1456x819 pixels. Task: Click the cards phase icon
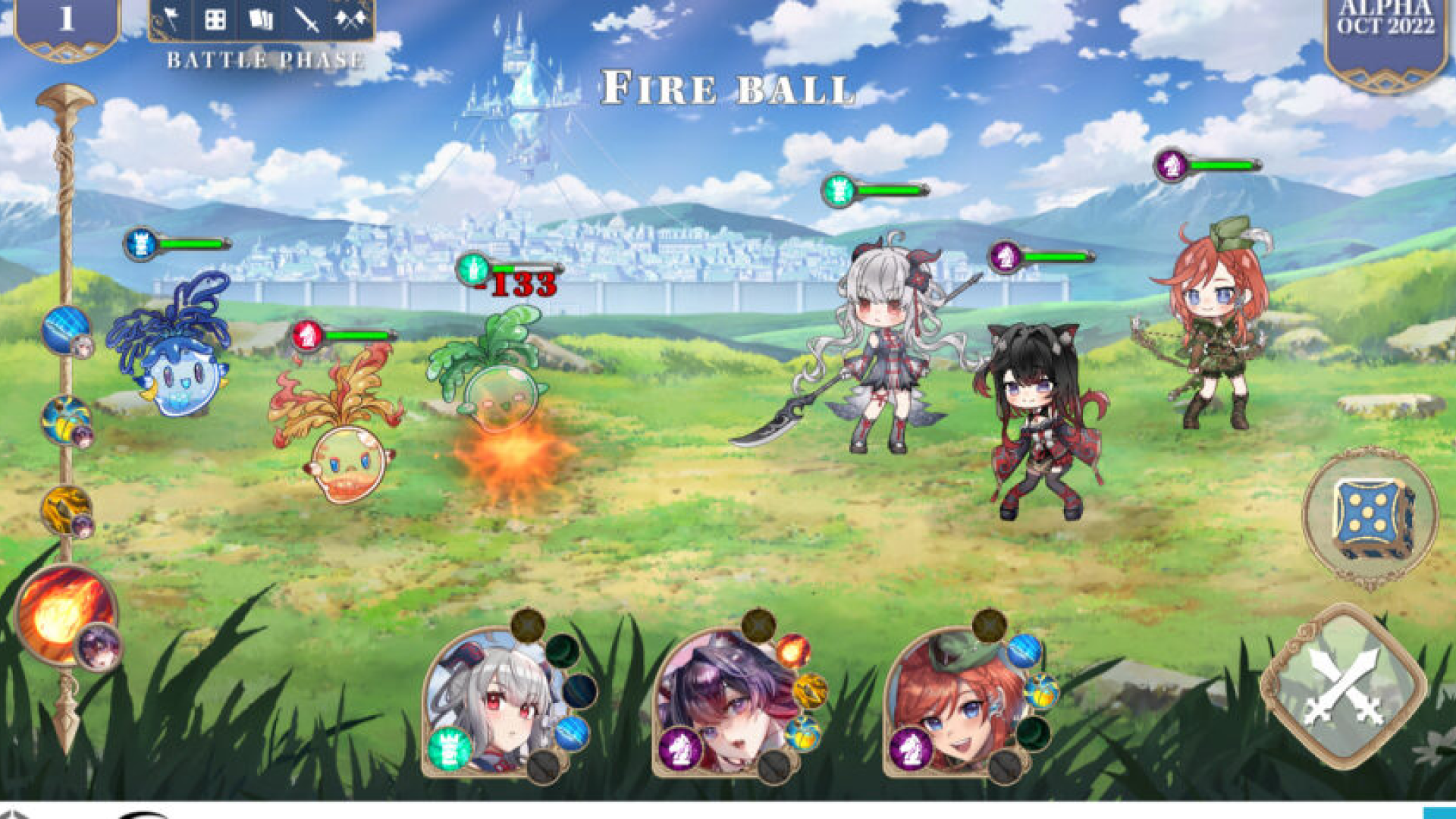260,20
